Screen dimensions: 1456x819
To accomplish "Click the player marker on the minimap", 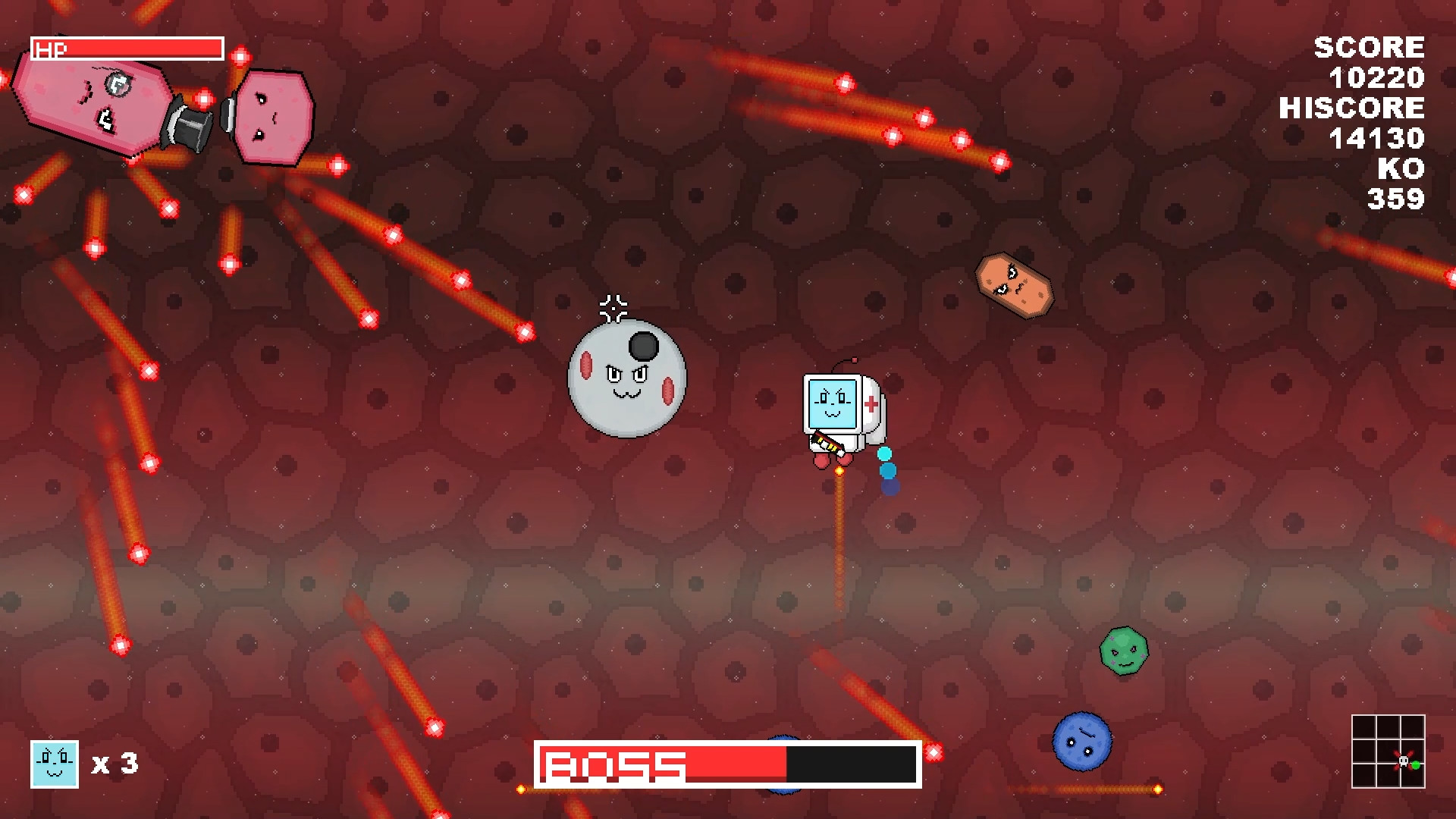I will coord(1403,761).
